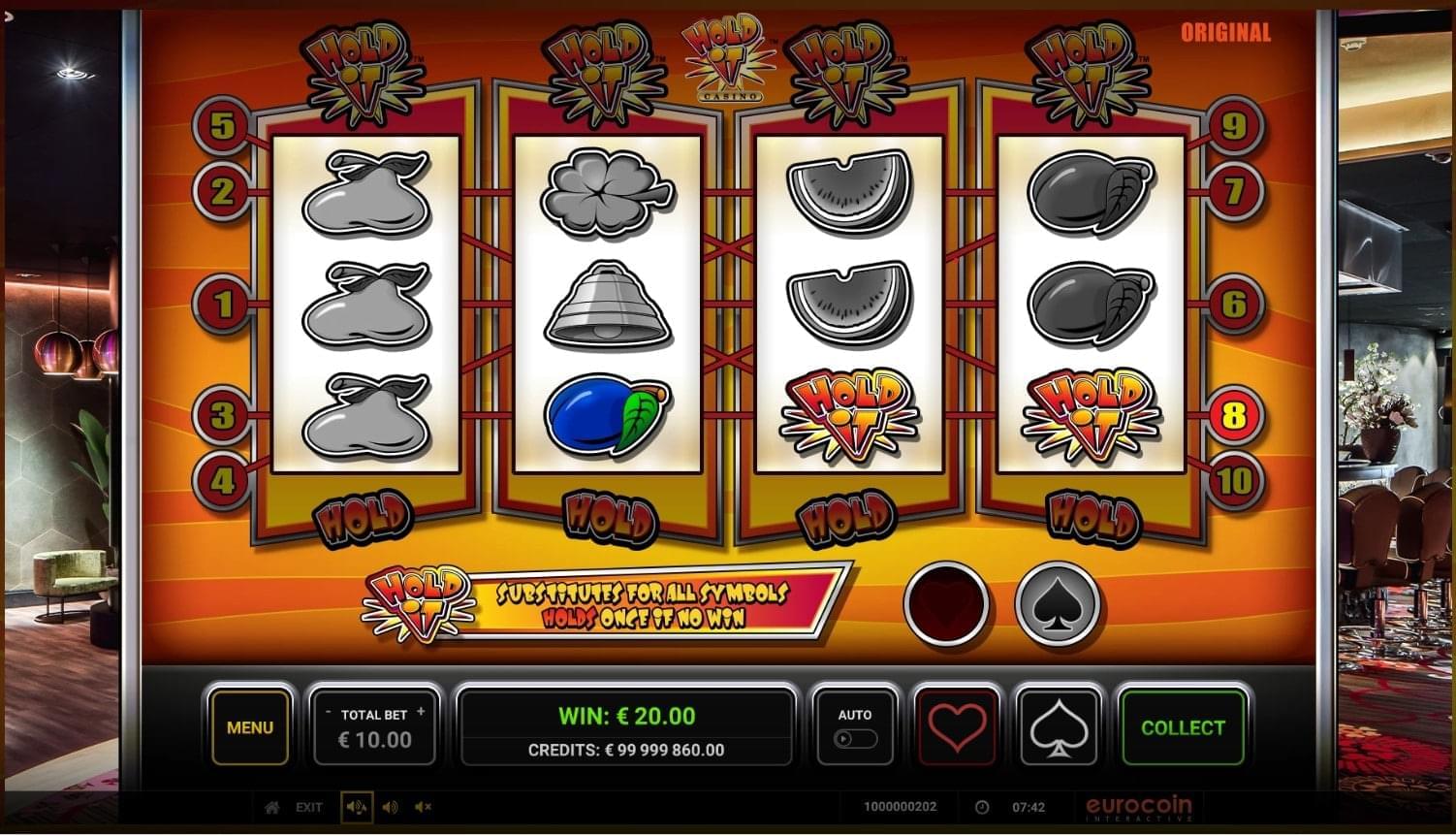Click the Hold It Casino logo above the reels

pos(725,61)
